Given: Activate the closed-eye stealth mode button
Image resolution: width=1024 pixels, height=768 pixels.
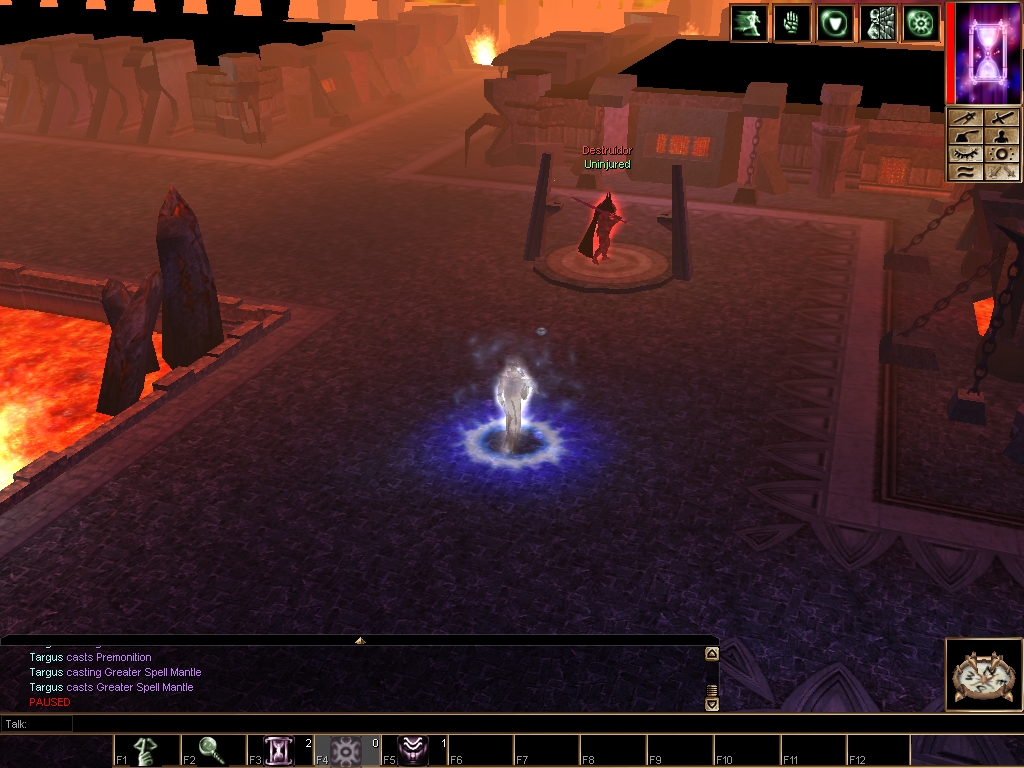Looking at the screenshot, I should pos(964,154).
